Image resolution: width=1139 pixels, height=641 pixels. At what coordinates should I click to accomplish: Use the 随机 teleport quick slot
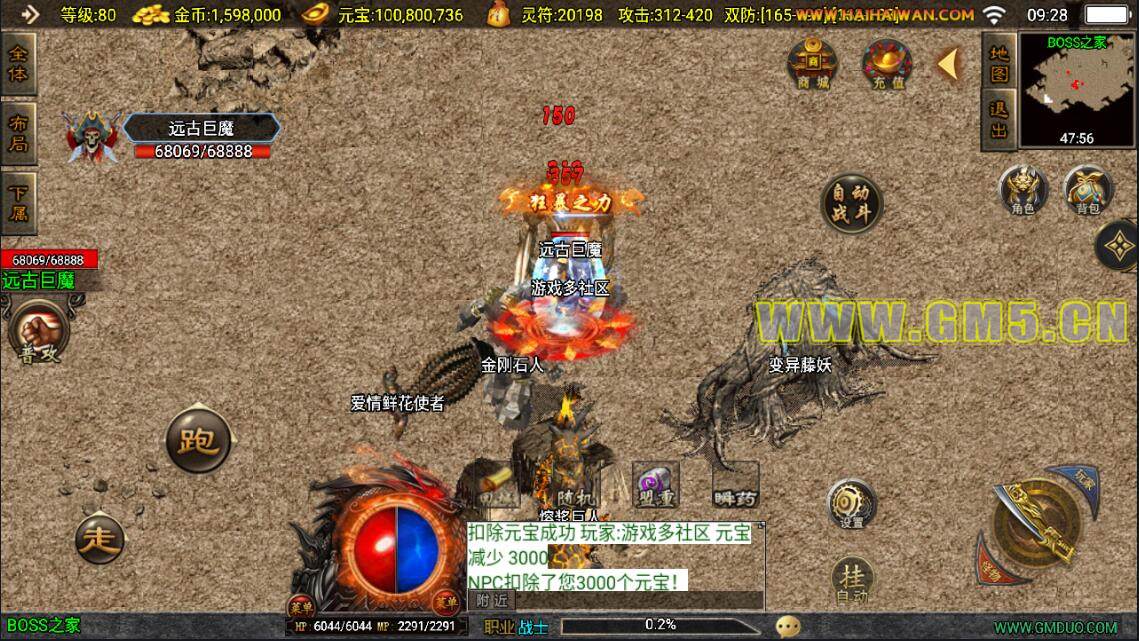coord(576,487)
